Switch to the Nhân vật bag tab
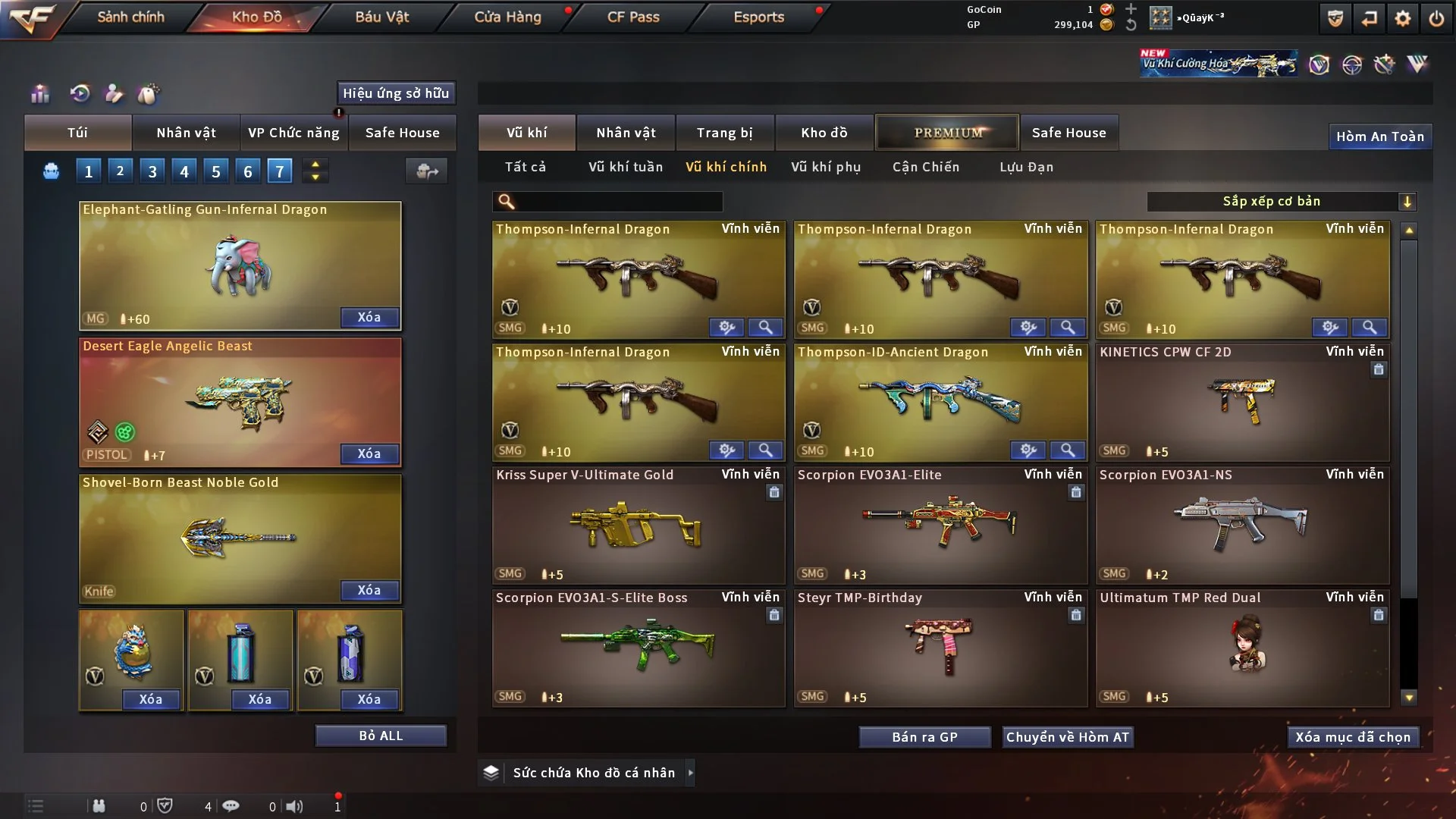This screenshot has height=819, width=1456. 186,133
